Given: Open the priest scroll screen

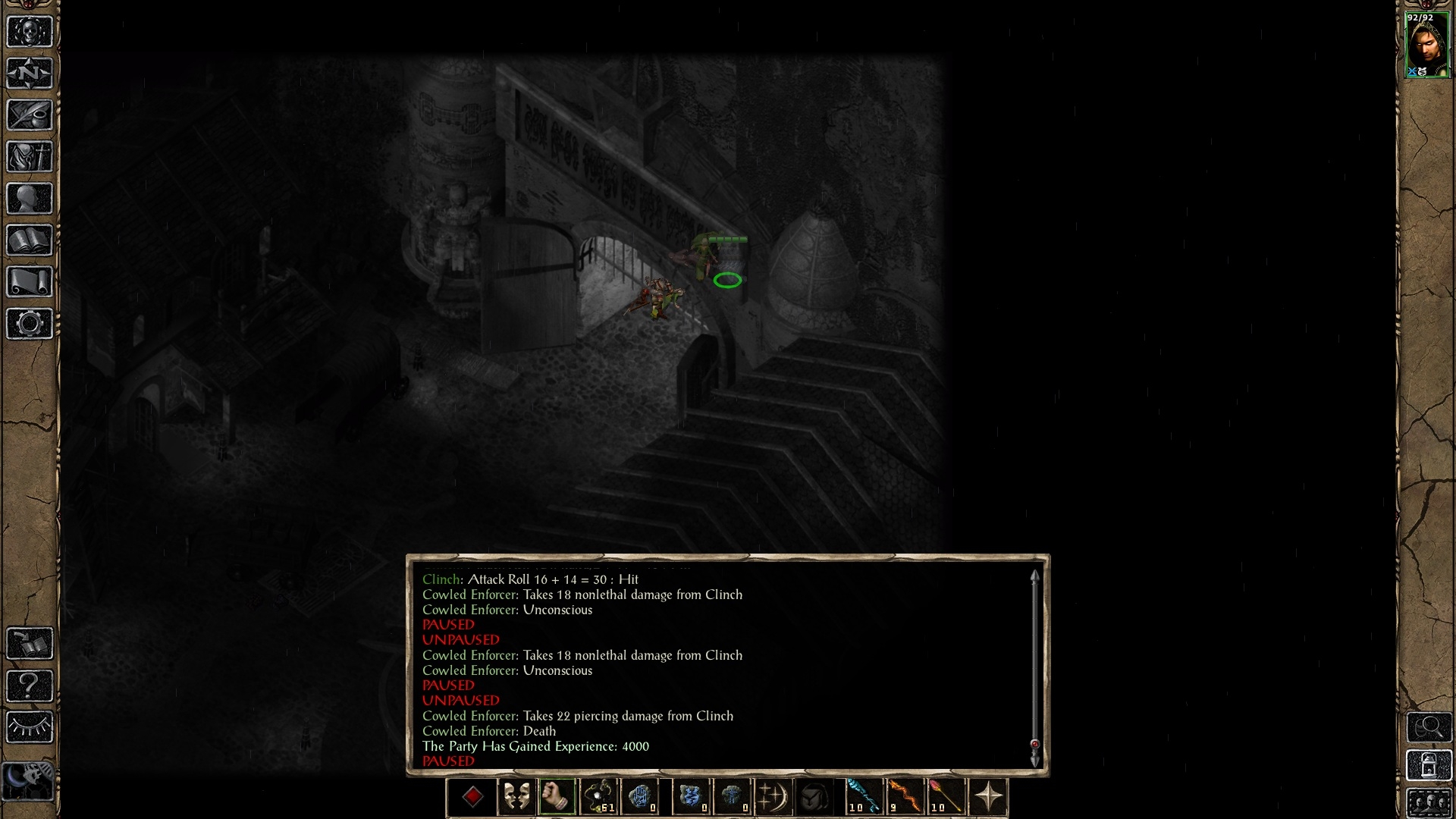Looking at the screenshot, I should pos(30,282).
